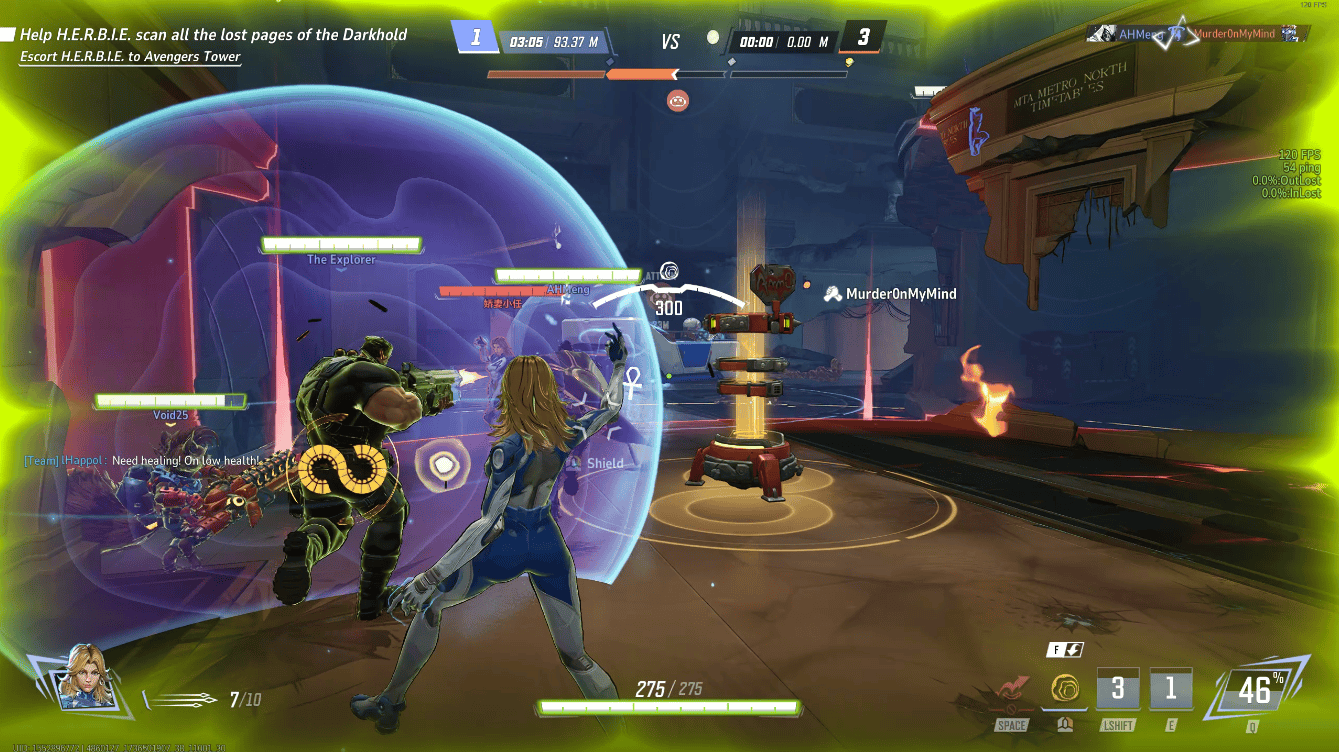Click the red double-jump ability icon
Screen dimensions: 1339x752
[1011, 691]
